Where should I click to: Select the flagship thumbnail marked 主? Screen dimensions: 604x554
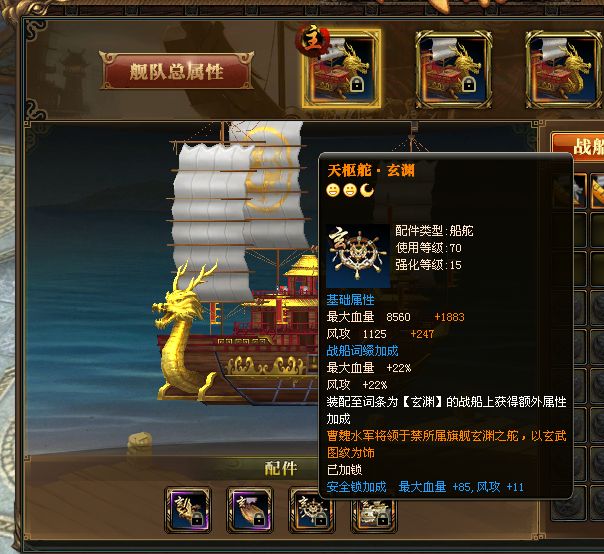click(342, 68)
